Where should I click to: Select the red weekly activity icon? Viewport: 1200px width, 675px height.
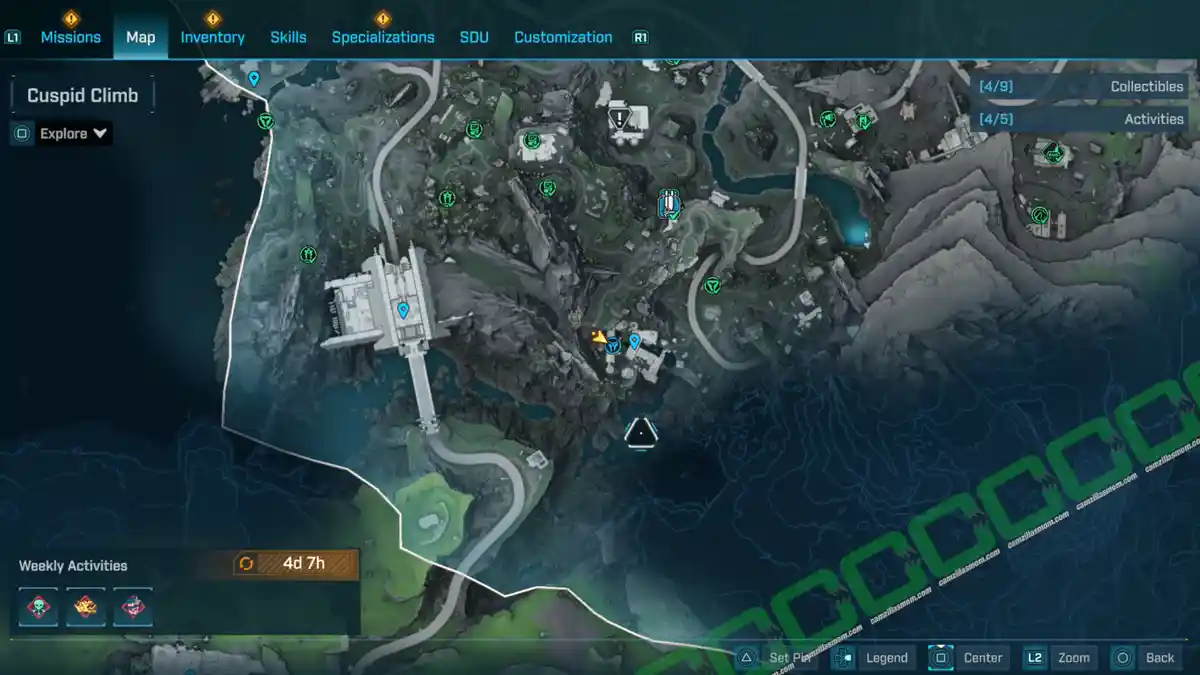[132, 607]
